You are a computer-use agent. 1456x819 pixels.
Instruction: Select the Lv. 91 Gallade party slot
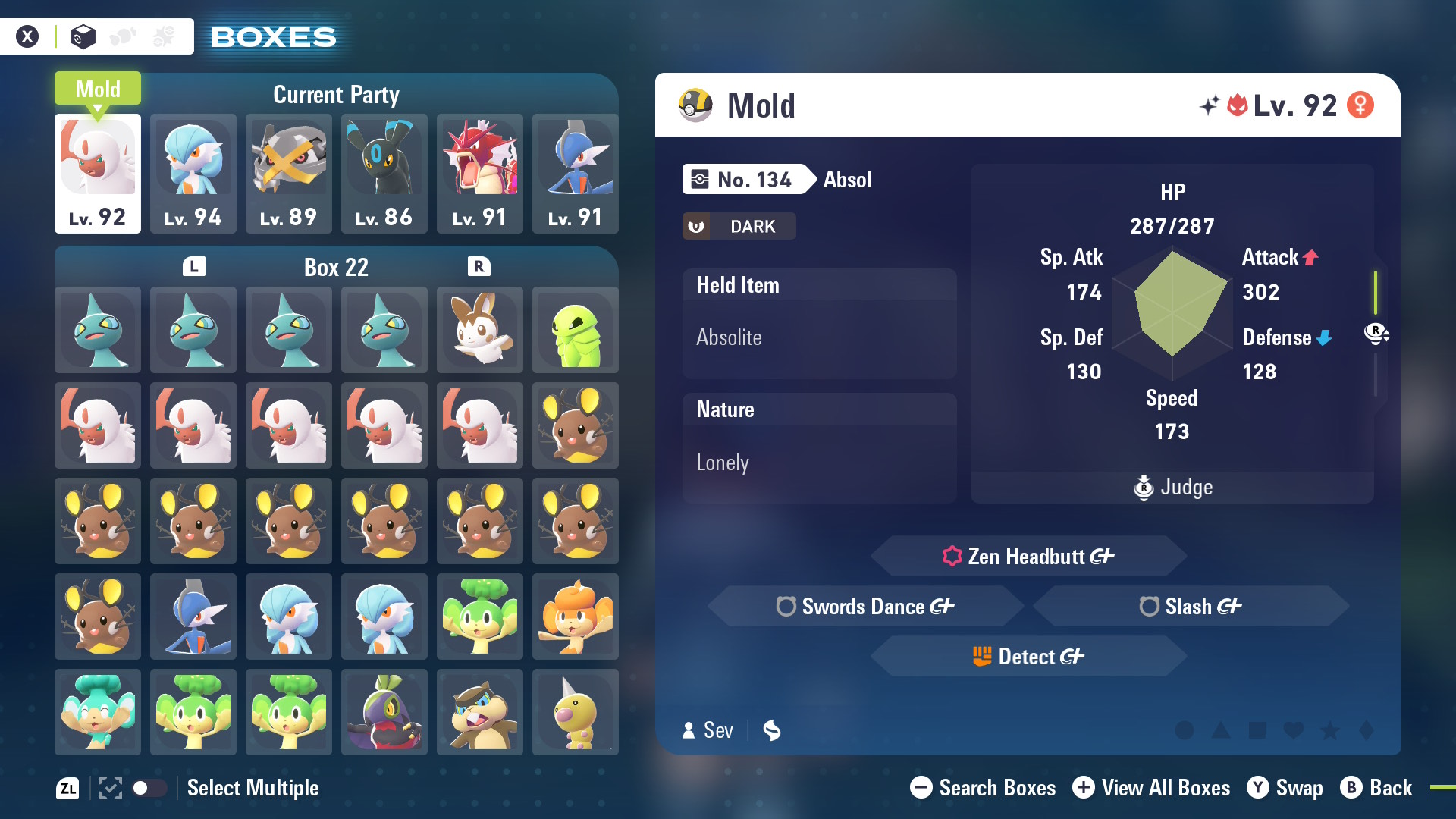[576, 173]
